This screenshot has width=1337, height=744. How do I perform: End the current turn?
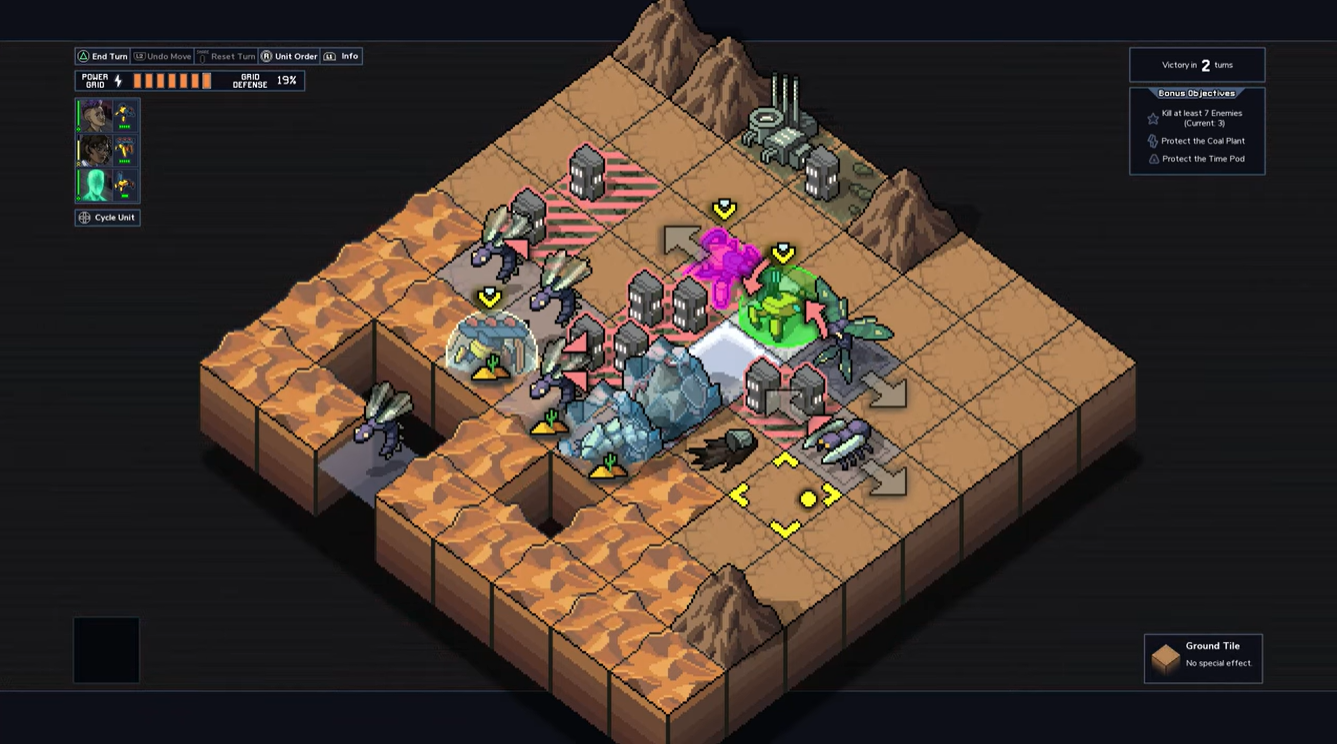click(103, 57)
